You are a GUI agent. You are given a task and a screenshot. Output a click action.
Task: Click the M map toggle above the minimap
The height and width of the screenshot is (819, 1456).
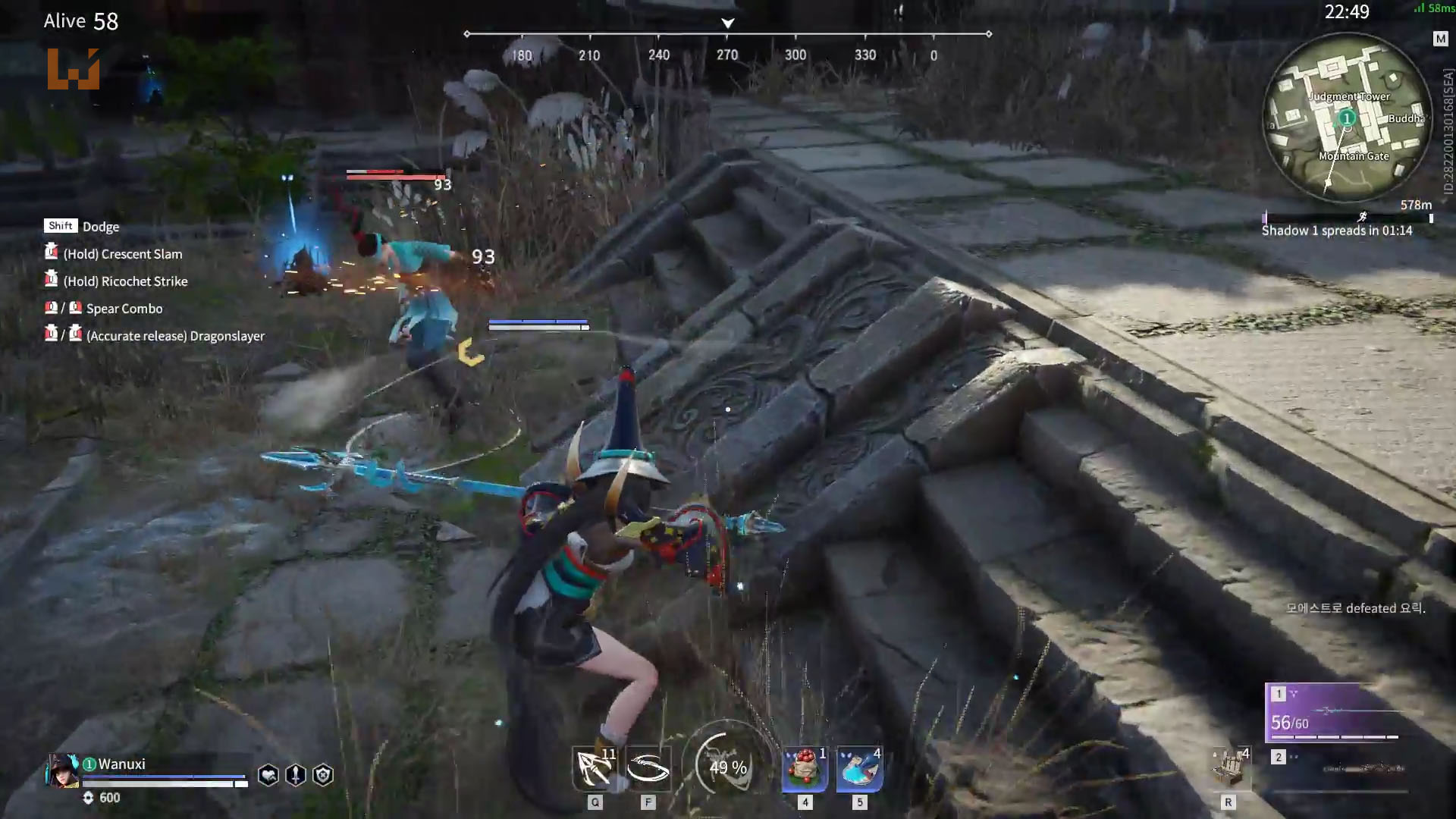coord(1440,39)
